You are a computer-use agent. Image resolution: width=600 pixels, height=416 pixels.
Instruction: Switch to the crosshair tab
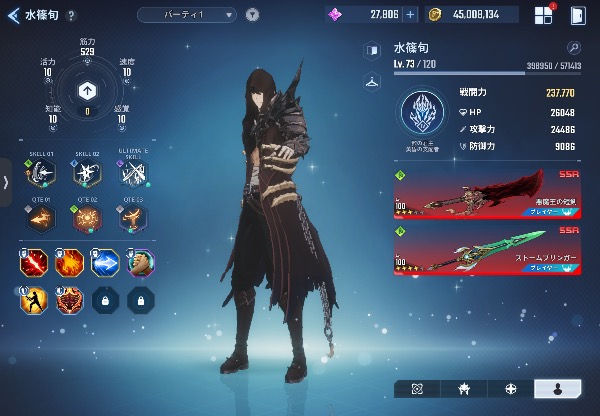[x=511, y=388]
